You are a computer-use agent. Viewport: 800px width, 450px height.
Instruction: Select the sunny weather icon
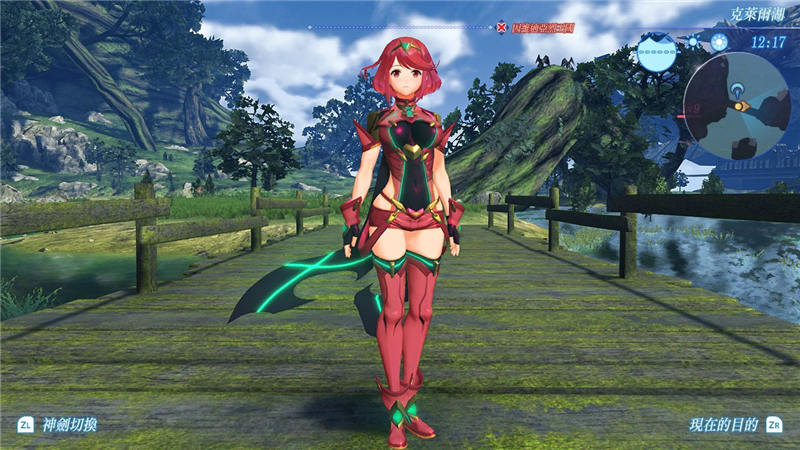(x=694, y=43)
